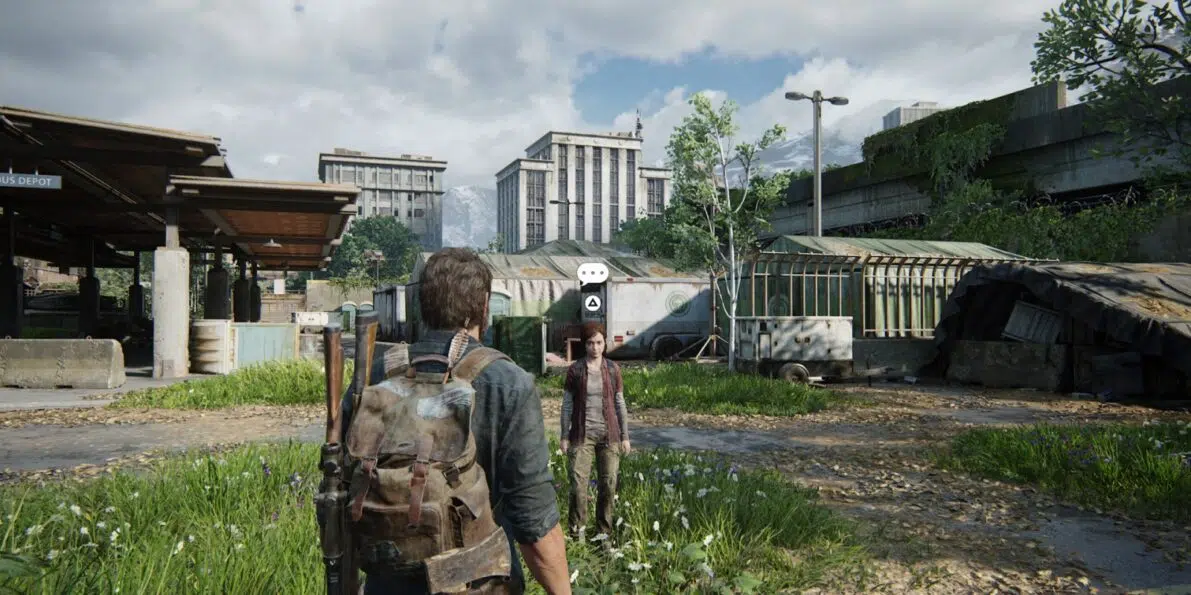The width and height of the screenshot is (1191, 595).
Task: Select the speech bubble conversation icon
Action: (x=592, y=272)
